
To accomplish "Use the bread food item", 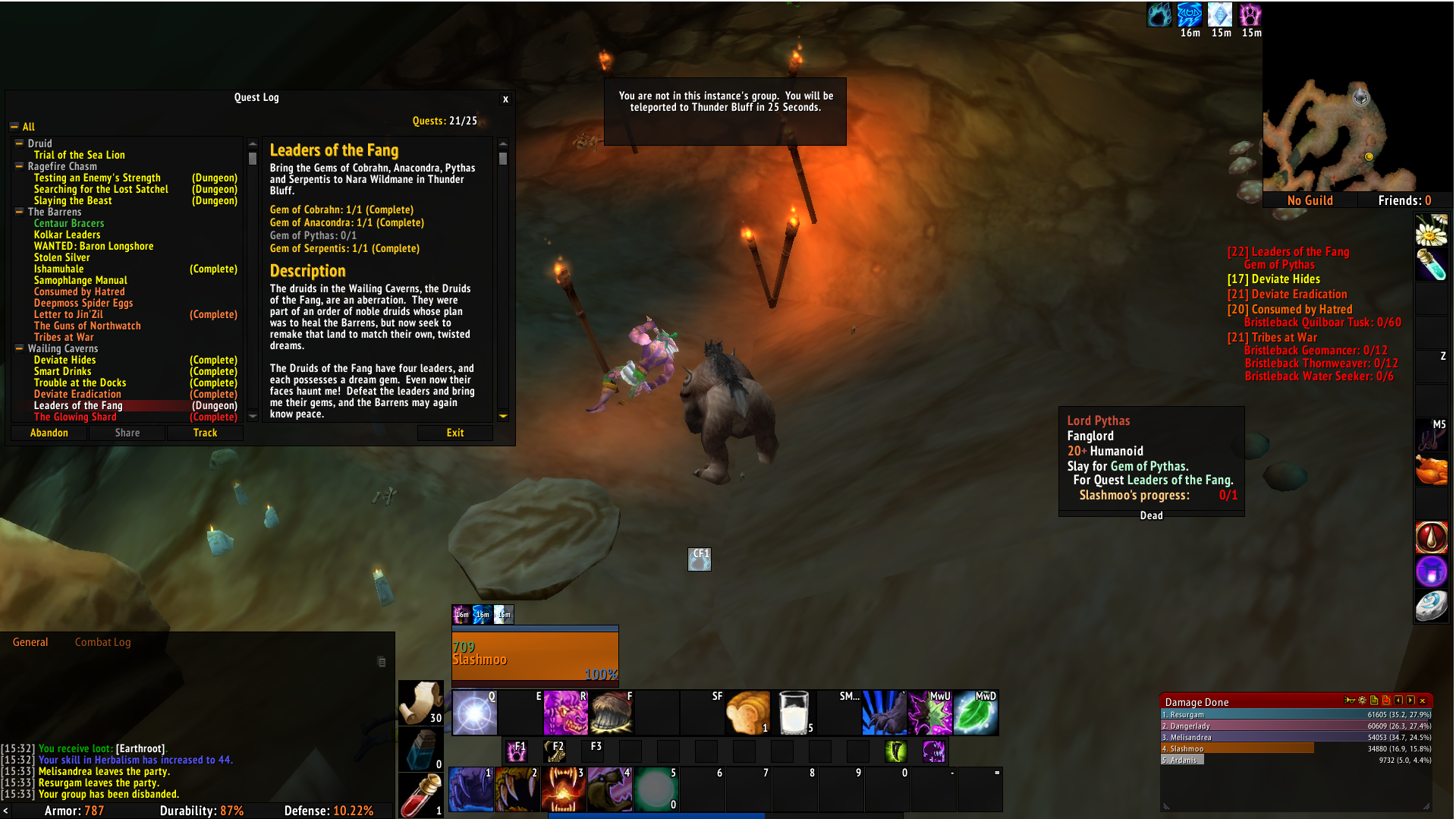I will pyautogui.click(x=748, y=713).
